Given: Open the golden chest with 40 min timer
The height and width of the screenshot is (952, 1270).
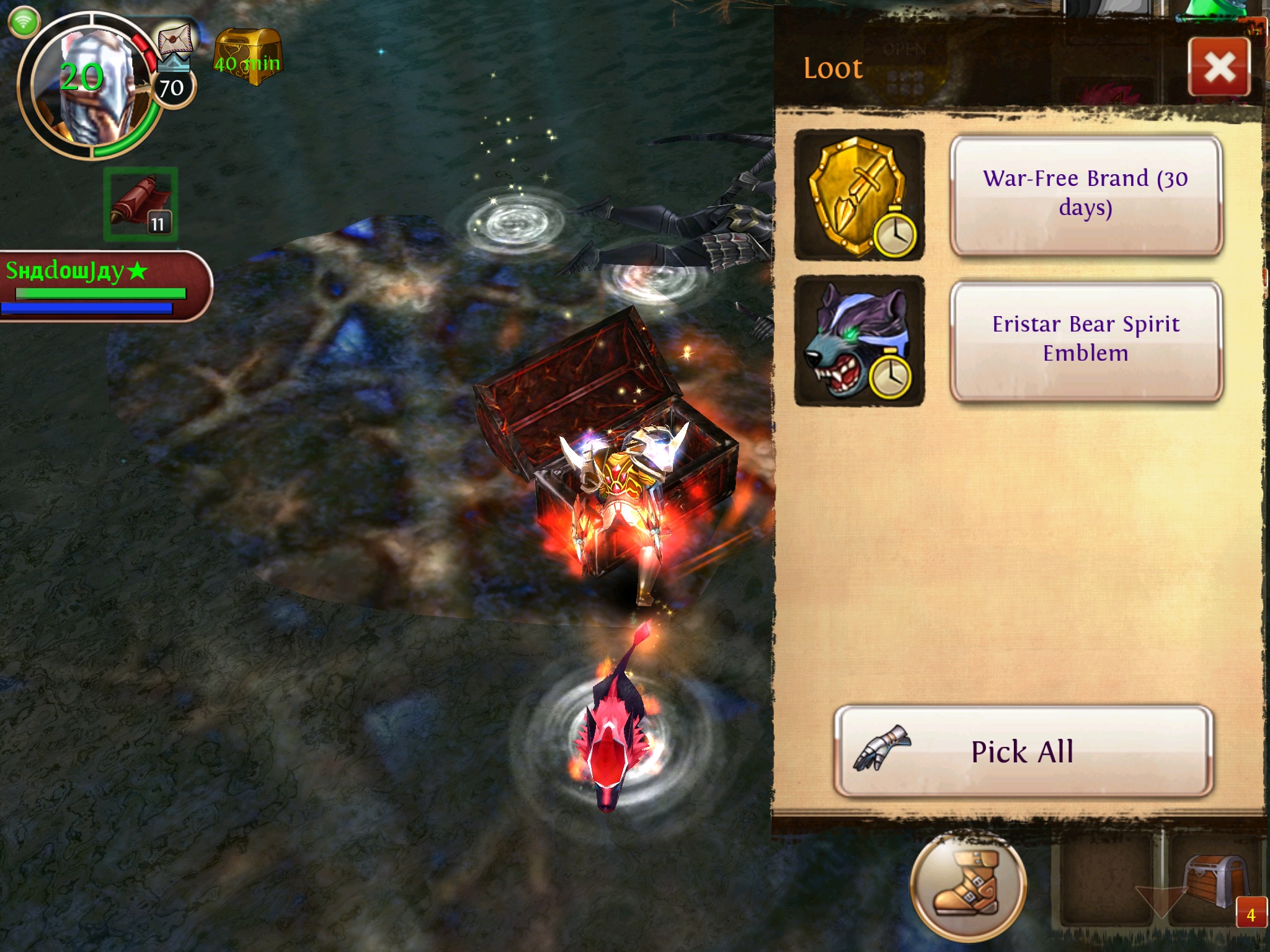Looking at the screenshot, I should [x=248, y=57].
